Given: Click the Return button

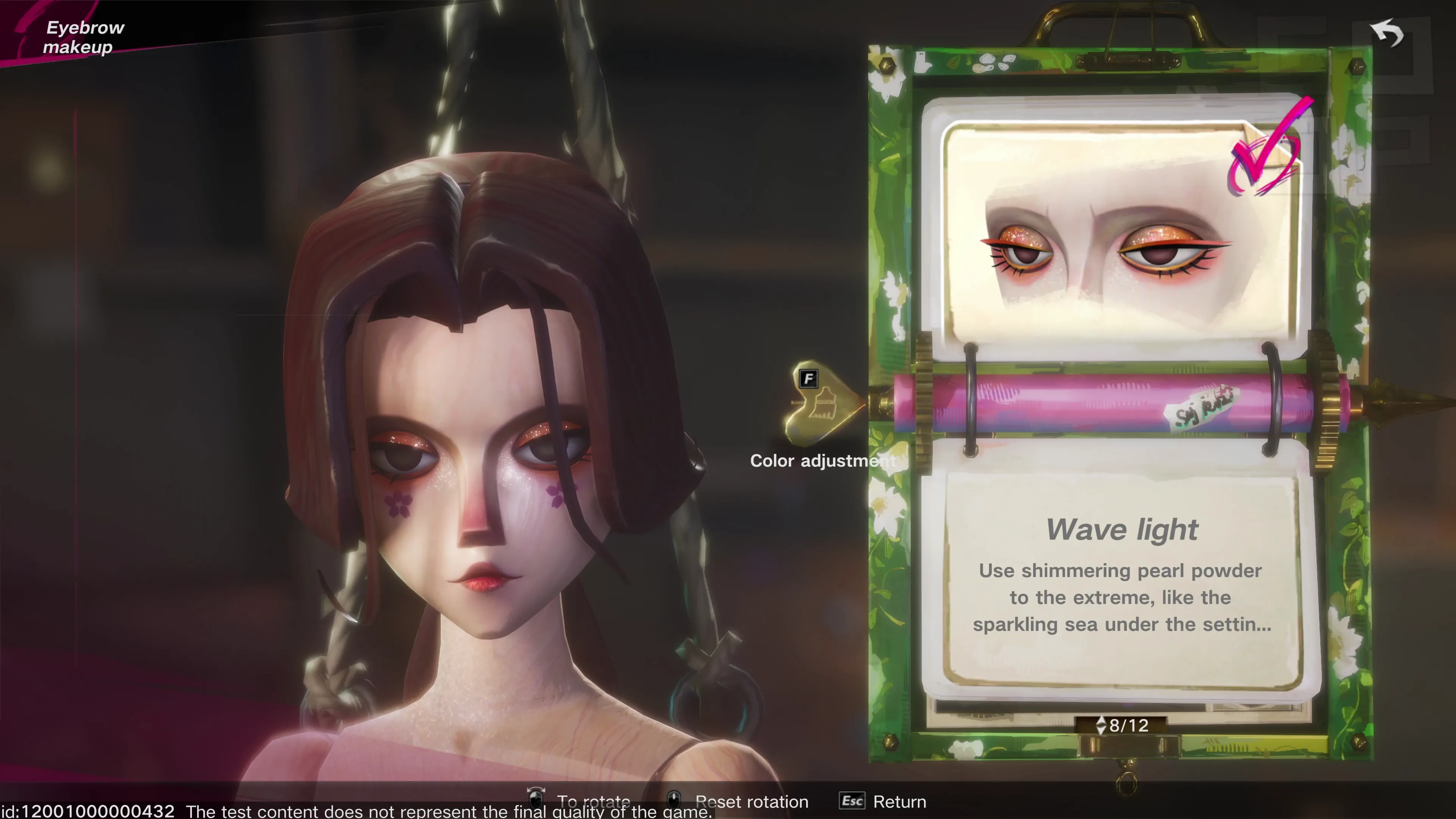Looking at the screenshot, I should click(883, 801).
